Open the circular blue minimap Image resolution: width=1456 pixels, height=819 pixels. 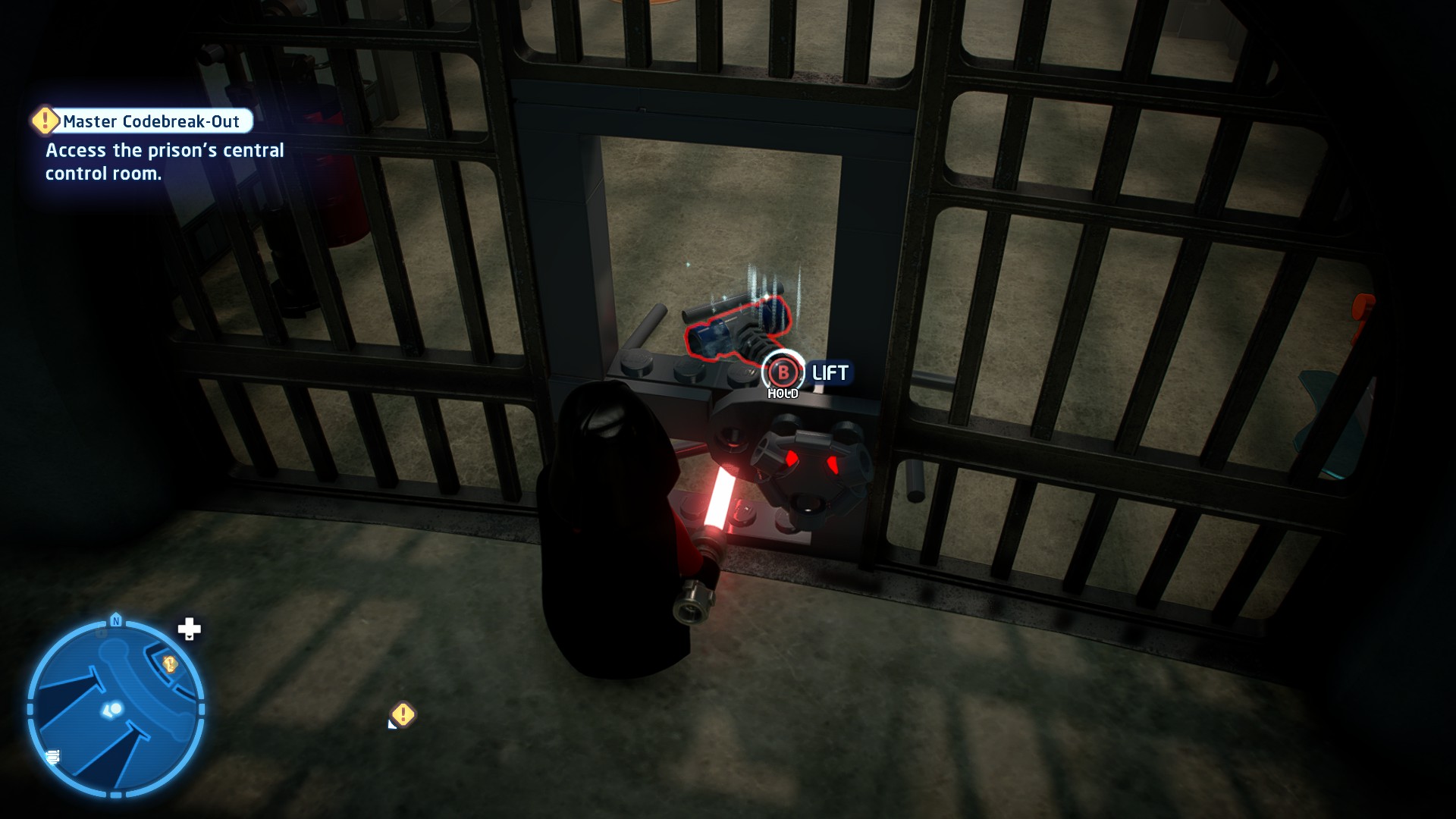(x=116, y=709)
